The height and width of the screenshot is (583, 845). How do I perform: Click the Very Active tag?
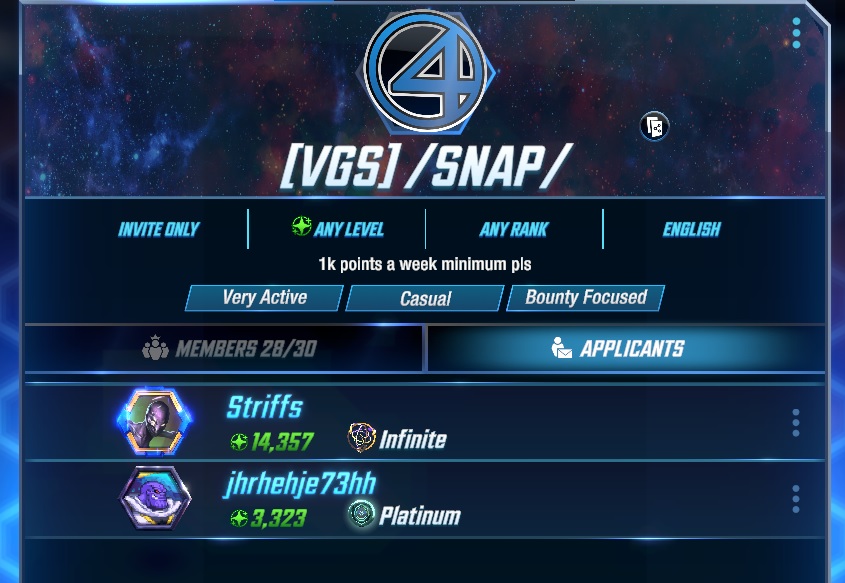pos(265,298)
